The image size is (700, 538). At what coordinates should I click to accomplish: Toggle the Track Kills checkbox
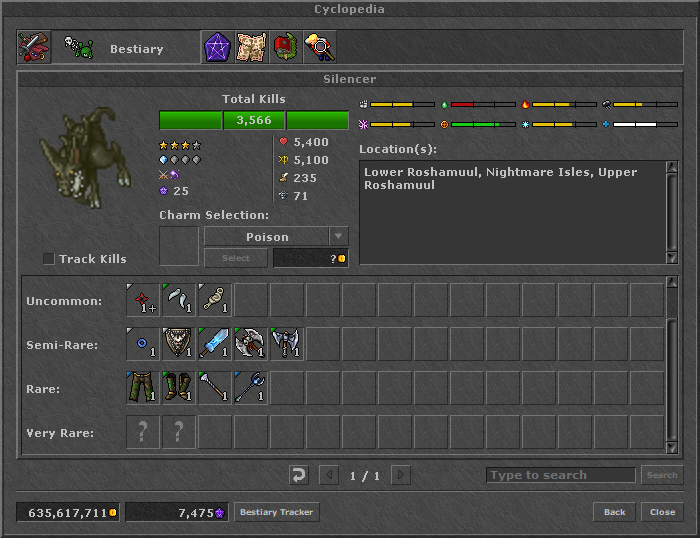(x=49, y=259)
